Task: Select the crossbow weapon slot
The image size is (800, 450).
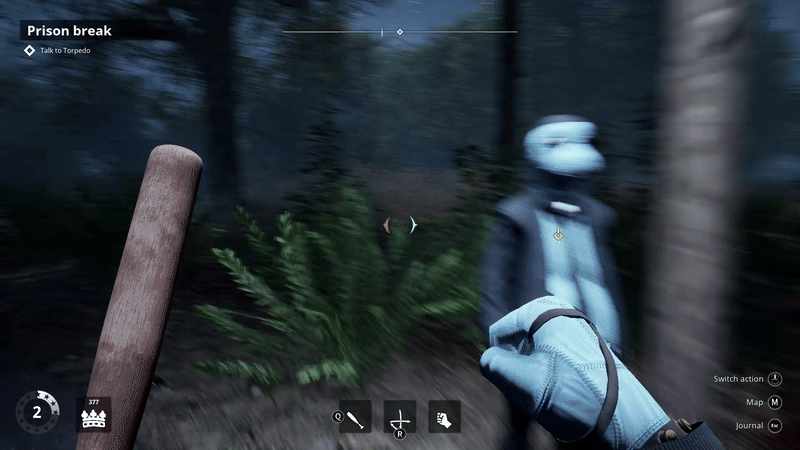Action: pyautogui.click(x=400, y=416)
